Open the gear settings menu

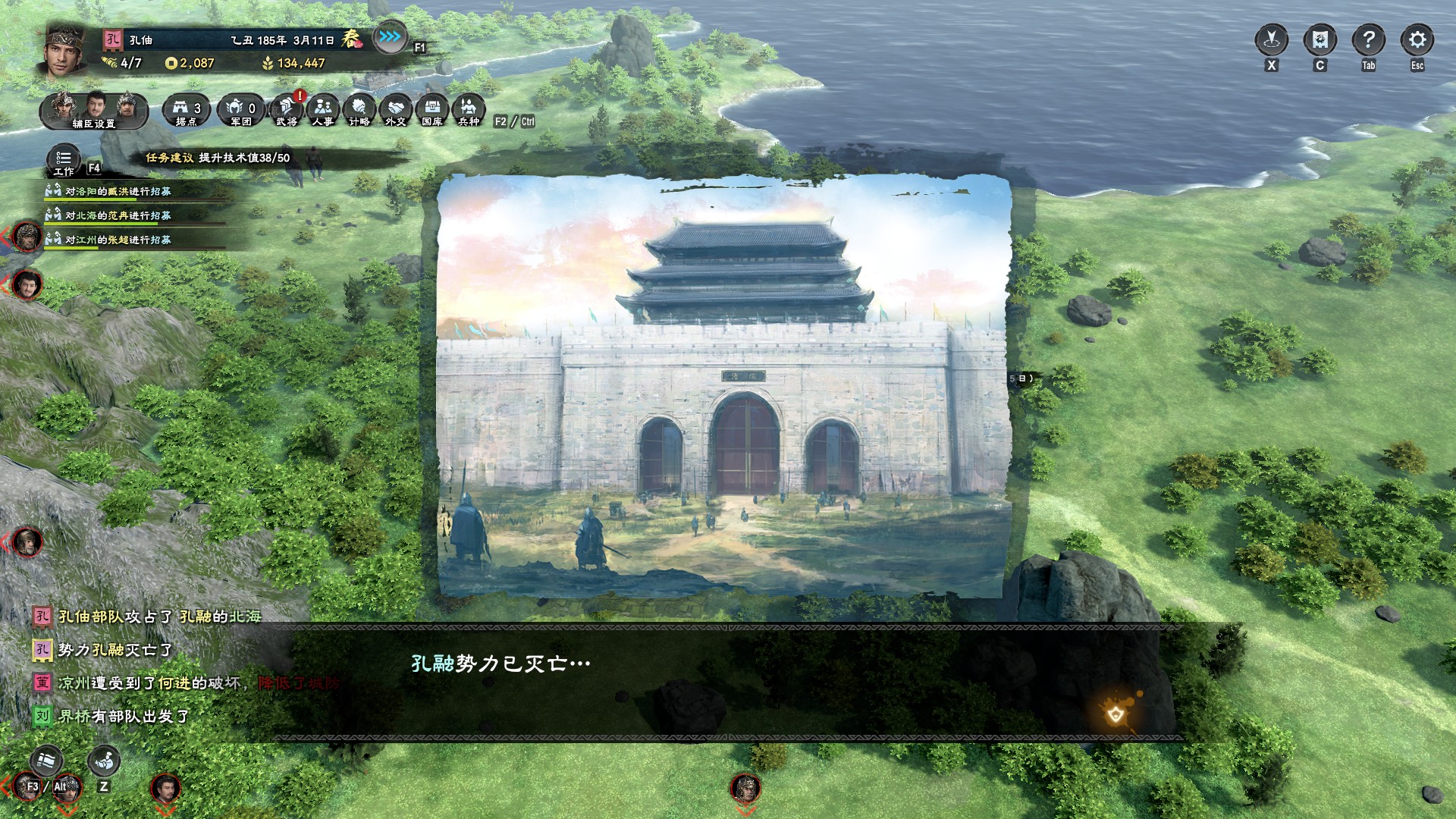pos(1417,40)
